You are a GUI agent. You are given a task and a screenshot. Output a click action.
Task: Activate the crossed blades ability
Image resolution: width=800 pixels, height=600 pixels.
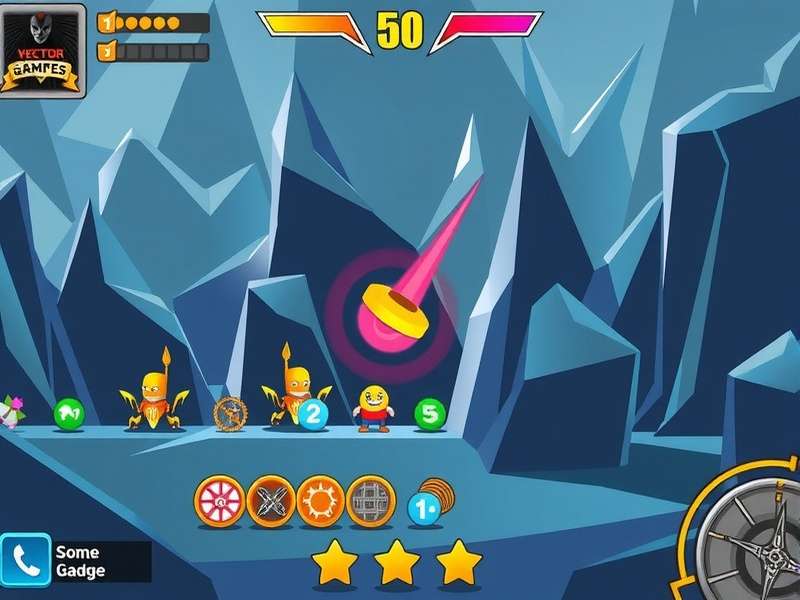tap(271, 500)
